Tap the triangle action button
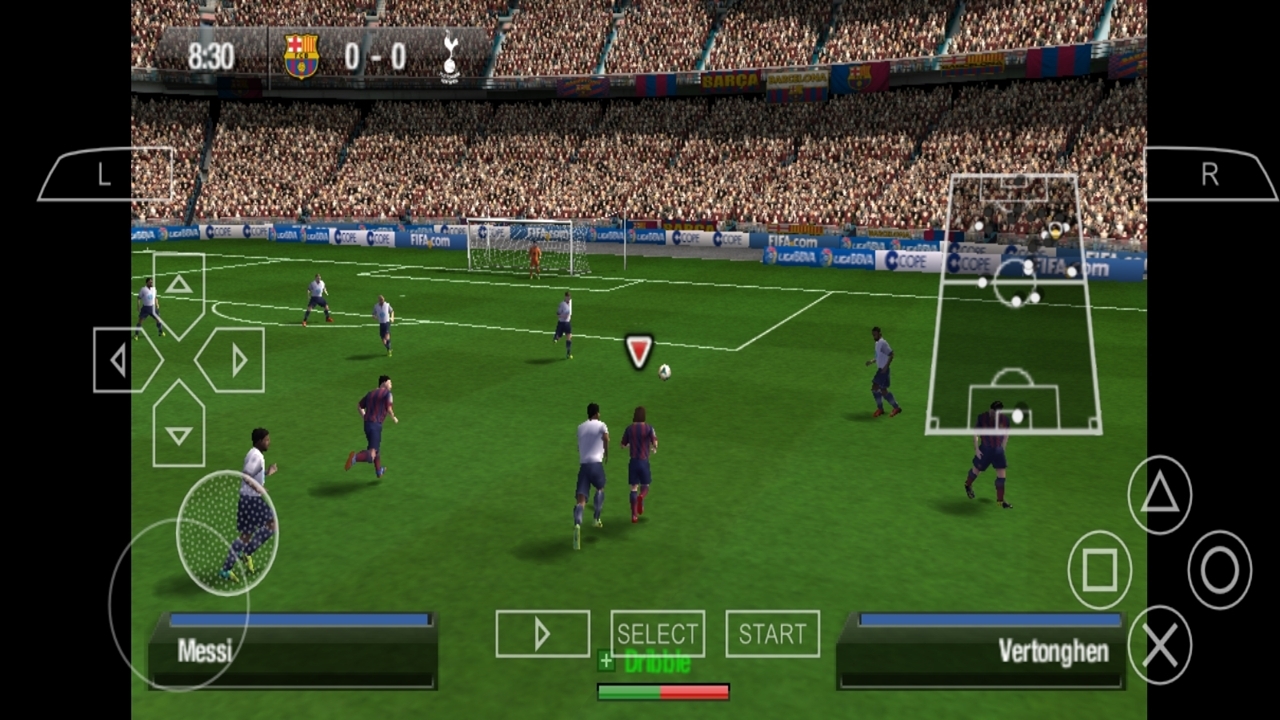1280x720 pixels. [1159, 494]
